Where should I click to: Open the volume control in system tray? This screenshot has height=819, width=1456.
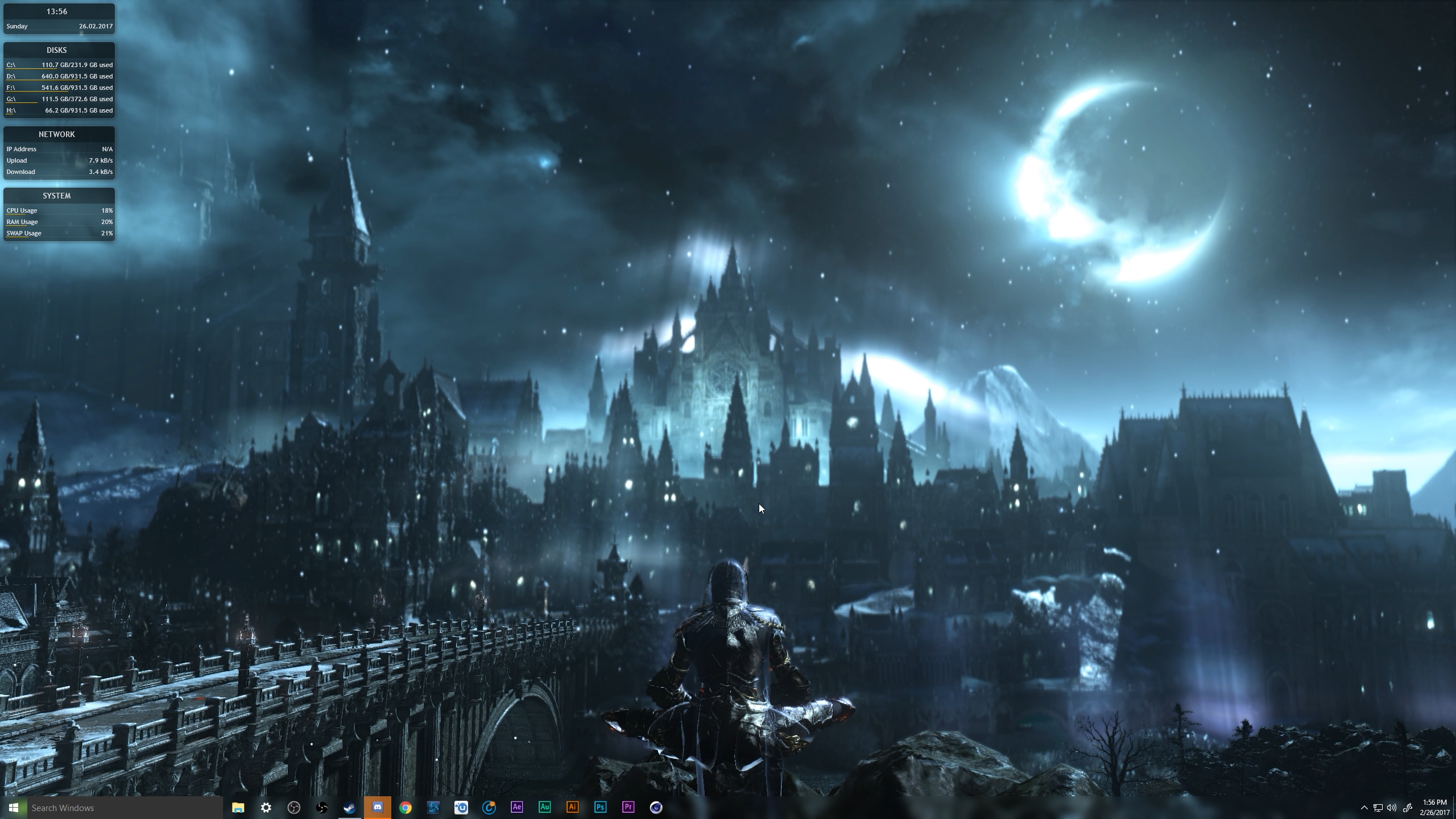pyautogui.click(x=1392, y=808)
